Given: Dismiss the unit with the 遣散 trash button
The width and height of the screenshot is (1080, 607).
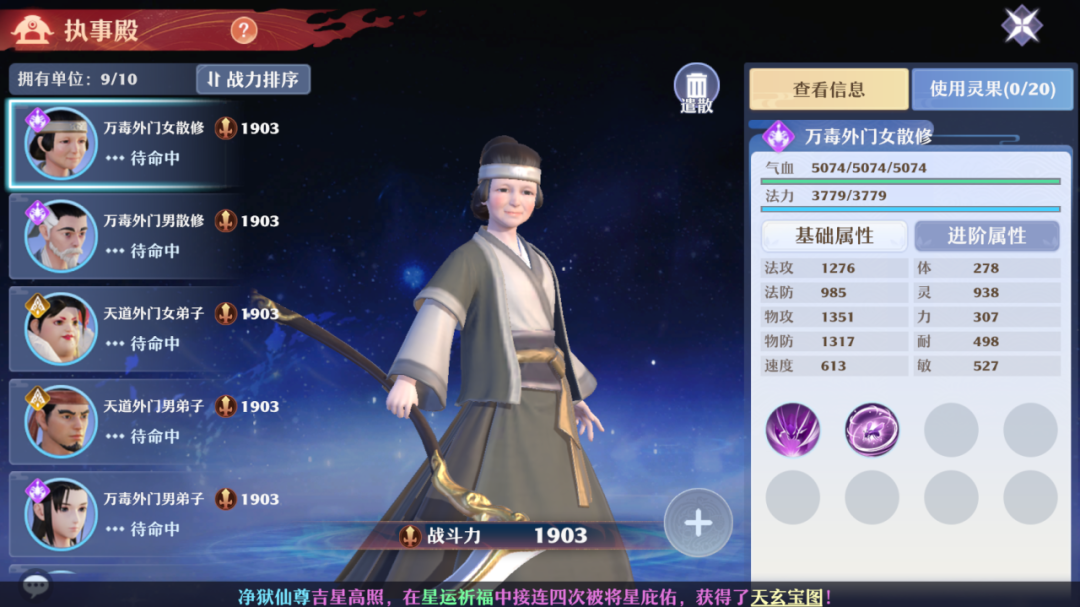Looking at the screenshot, I should [697, 88].
